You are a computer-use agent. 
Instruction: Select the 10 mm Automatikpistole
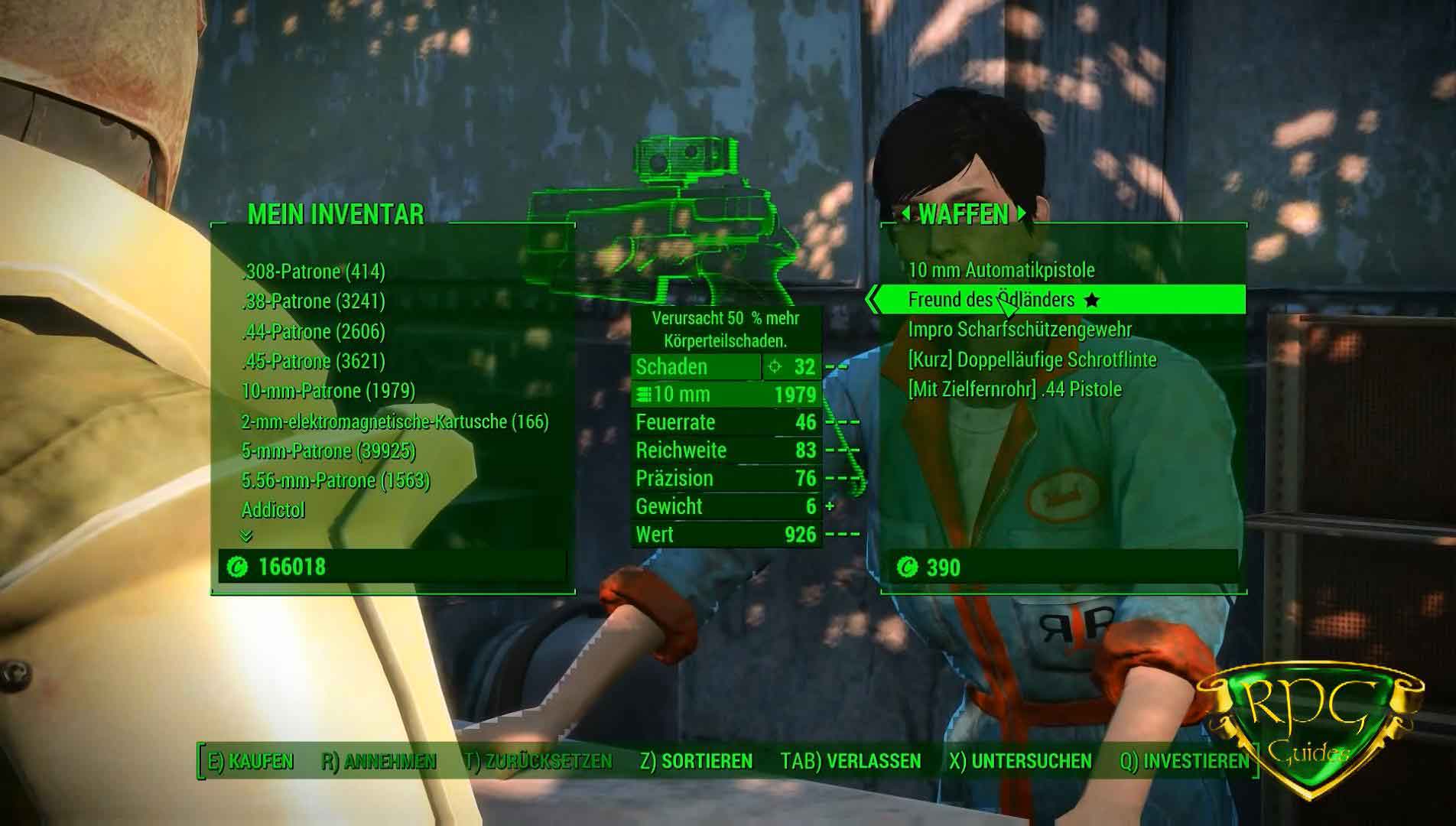tap(1001, 270)
